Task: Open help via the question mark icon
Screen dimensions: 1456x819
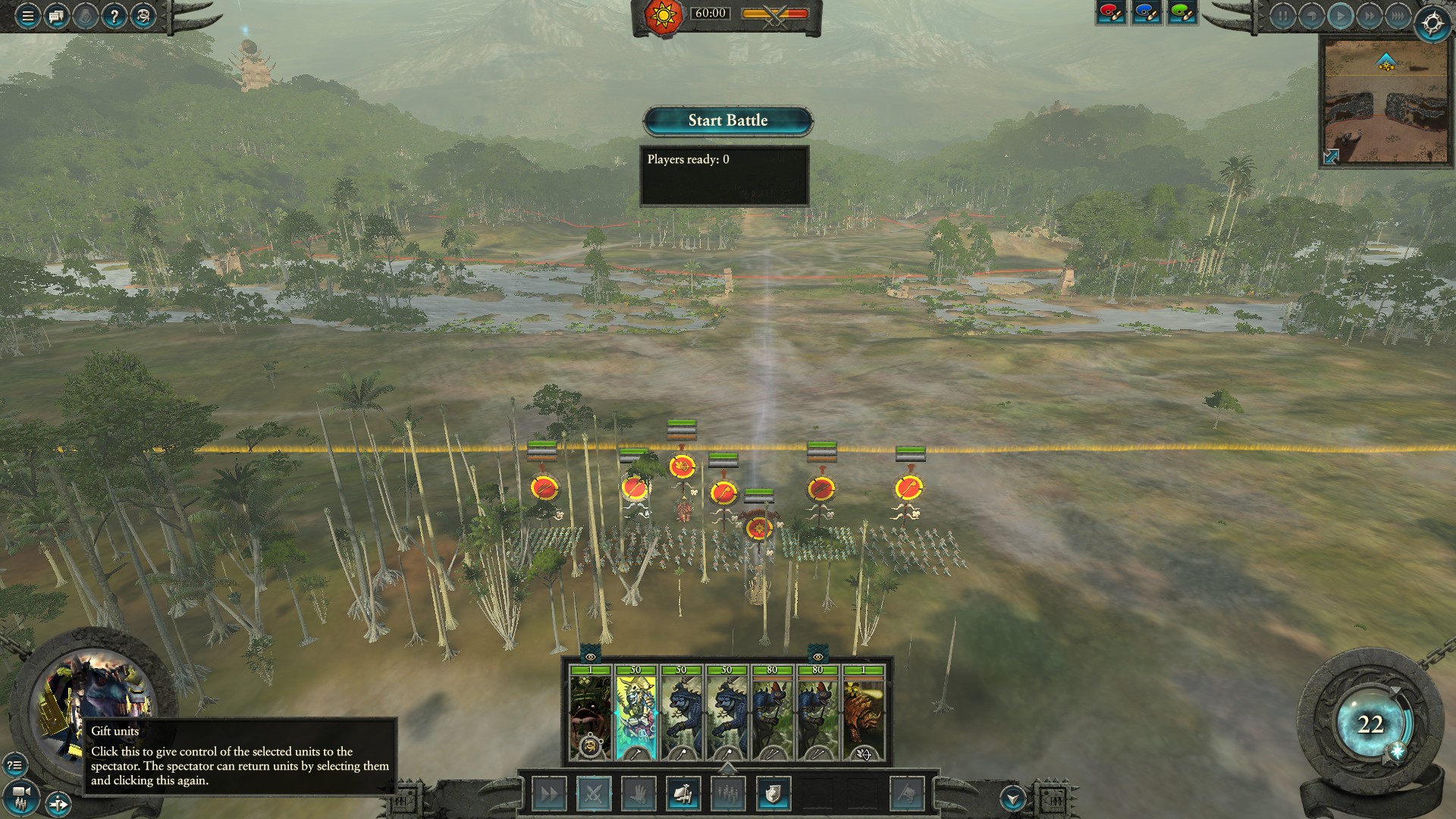Action: click(x=114, y=16)
